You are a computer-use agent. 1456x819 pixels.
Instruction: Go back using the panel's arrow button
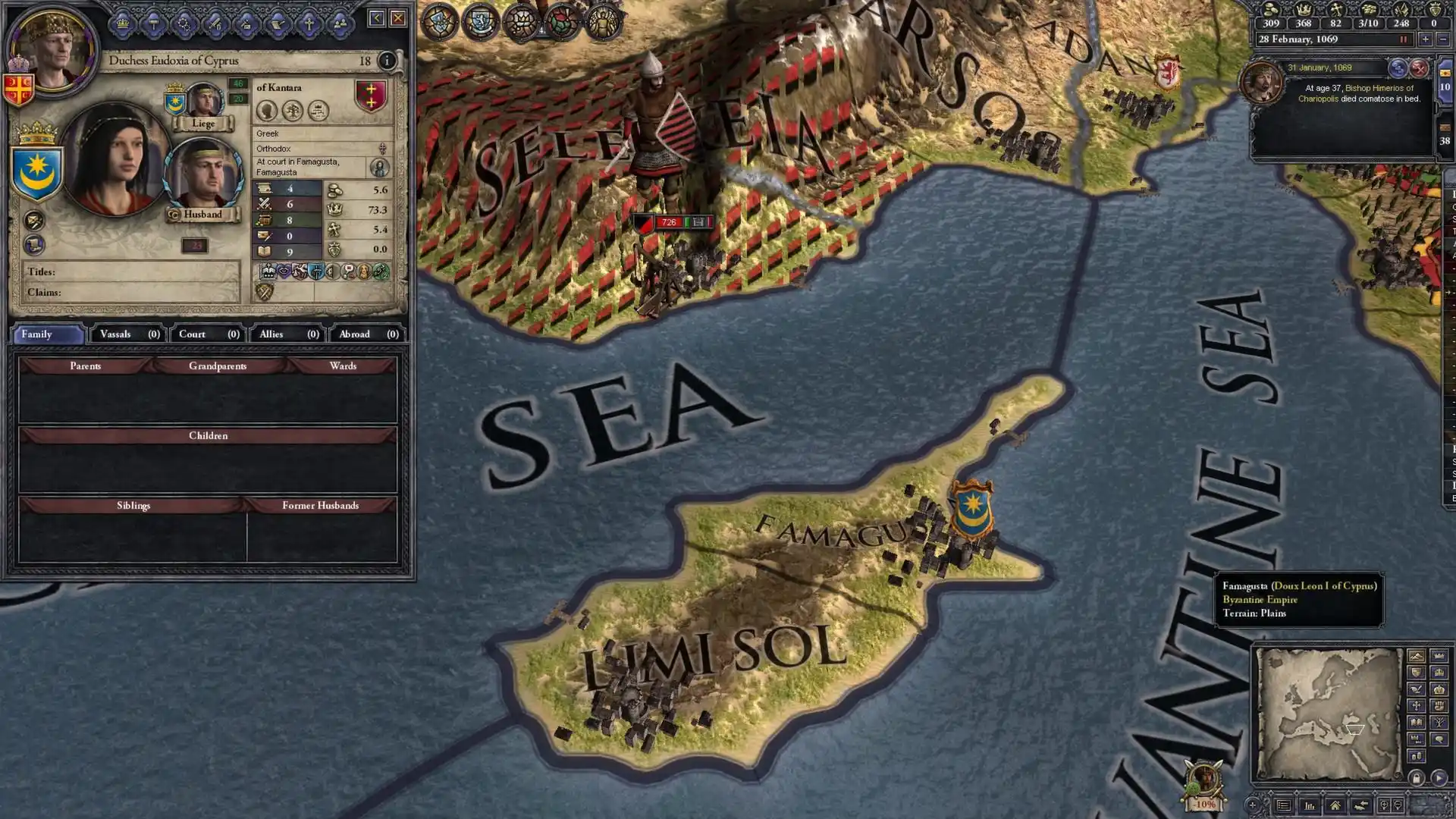coord(376,18)
